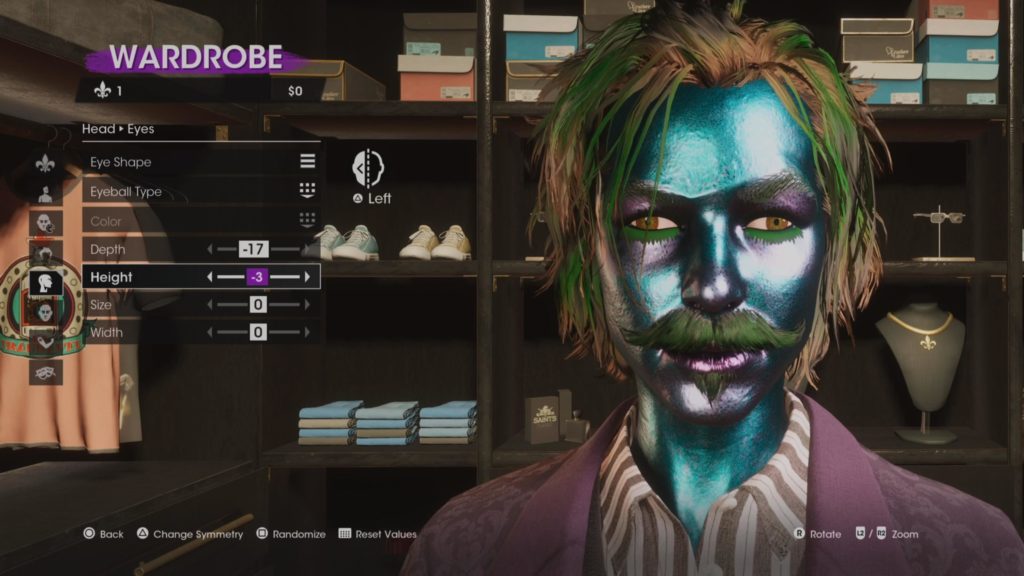Adjust the Height slider value

point(258,277)
